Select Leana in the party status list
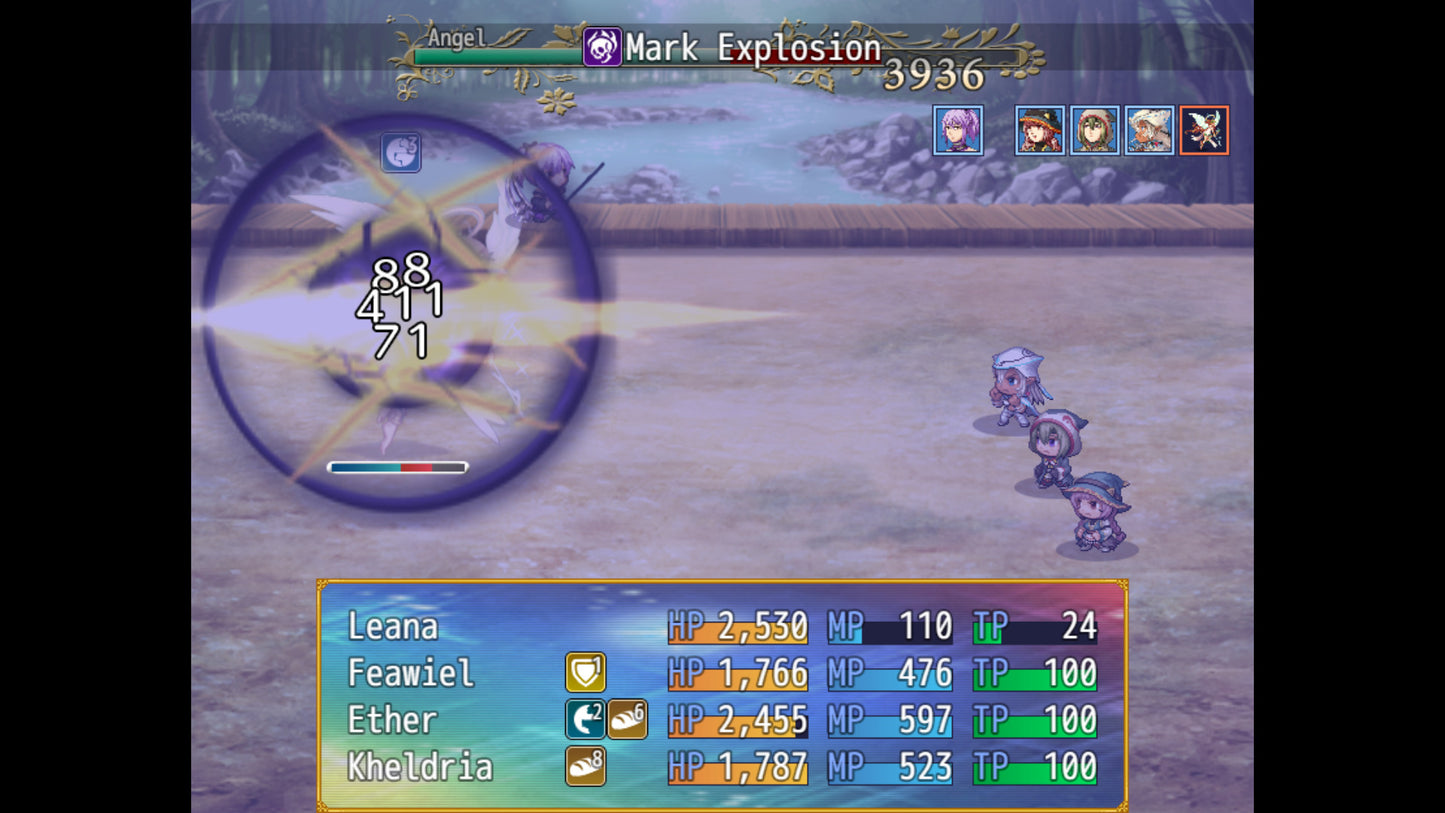Screen dimensions: 1445x813 point(393,627)
